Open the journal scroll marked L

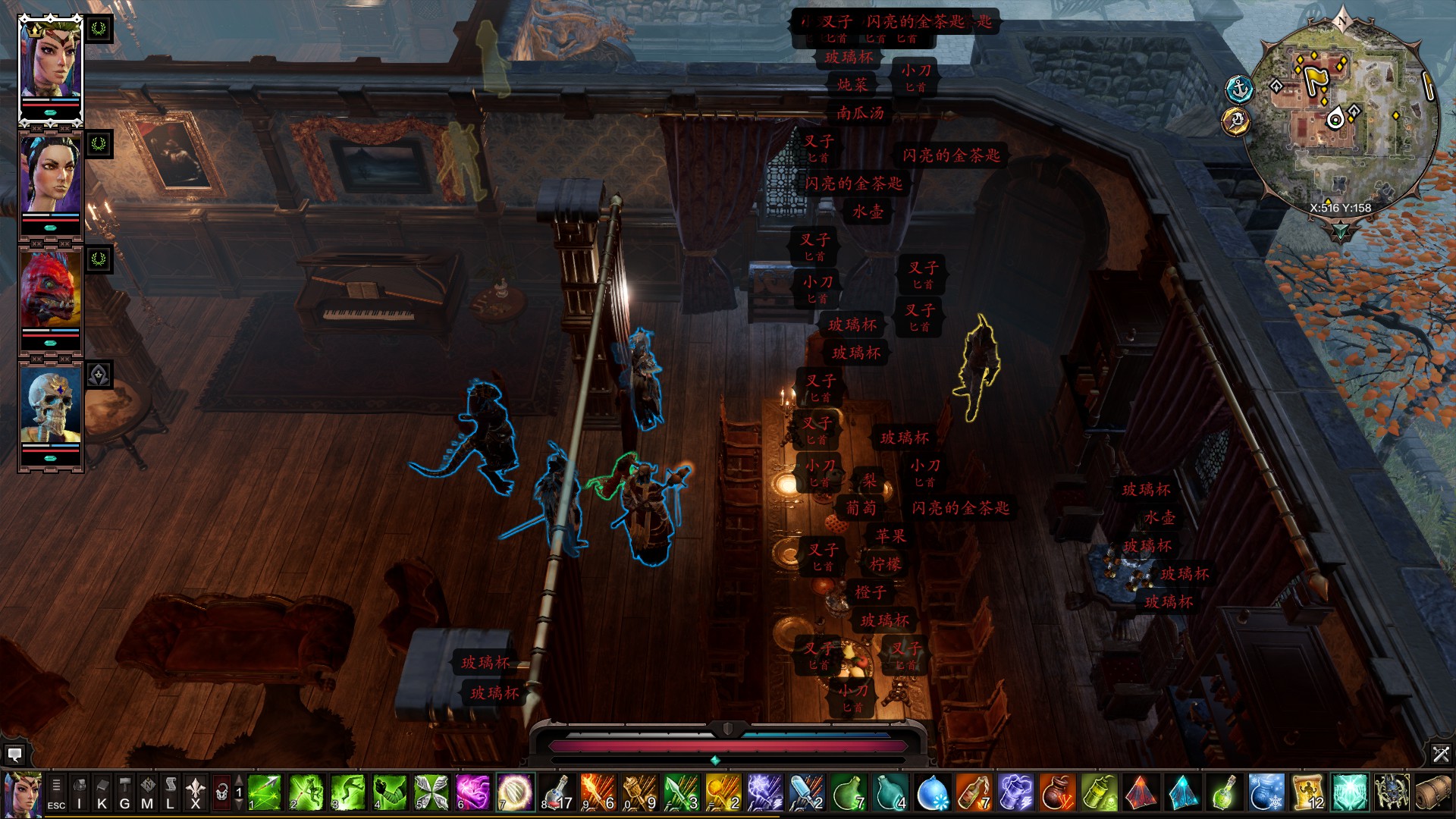171,792
